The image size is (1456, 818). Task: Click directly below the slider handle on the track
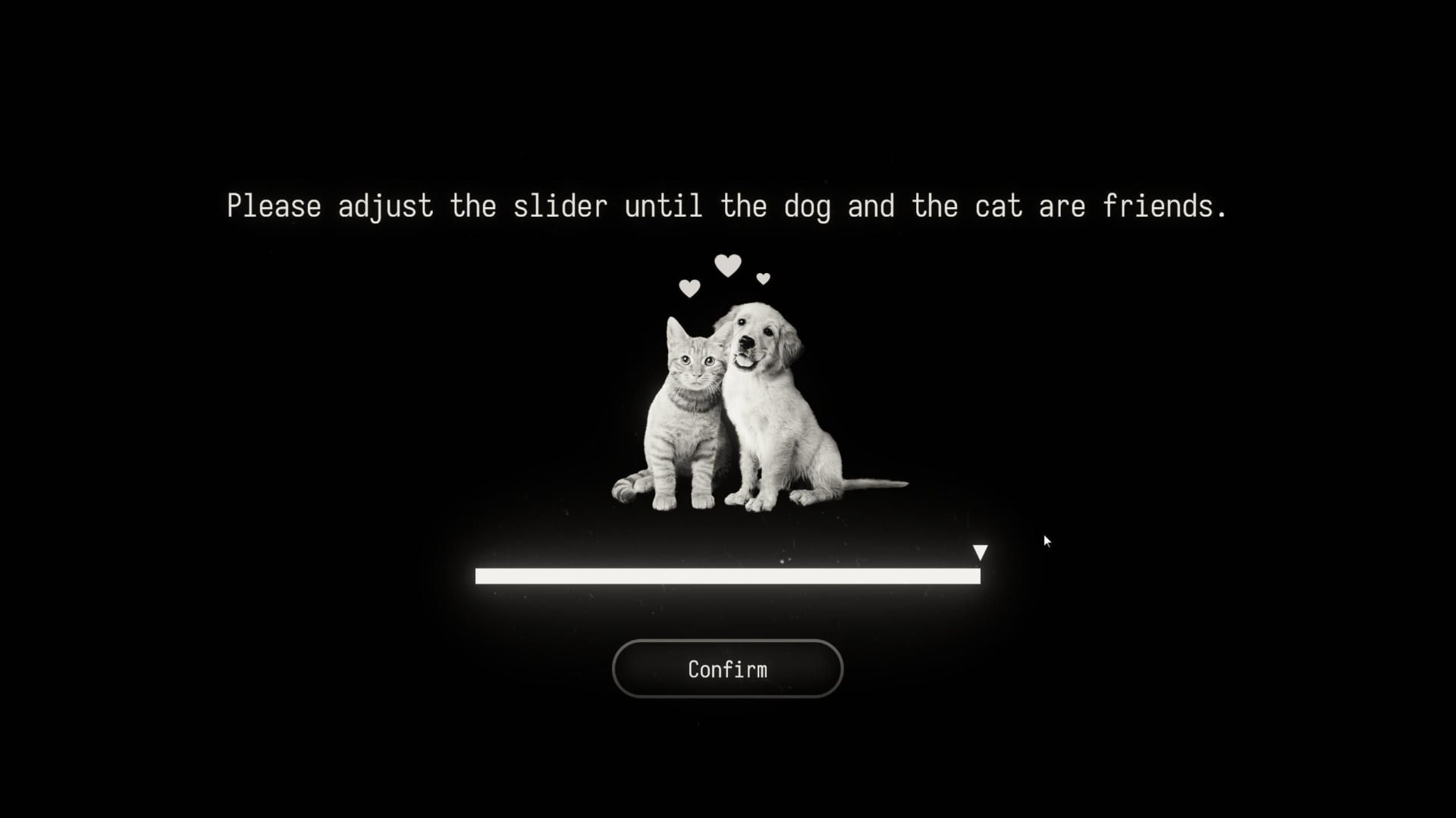click(x=980, y=577)
